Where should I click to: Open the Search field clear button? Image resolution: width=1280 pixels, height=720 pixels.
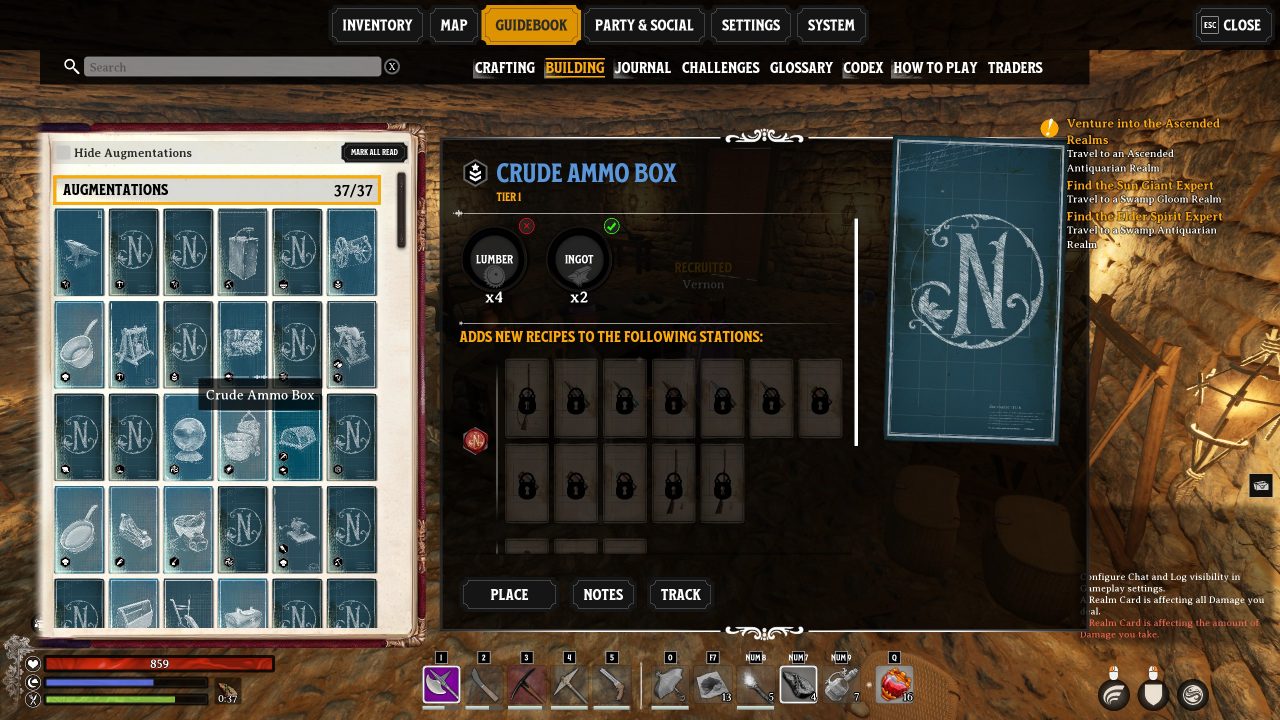tap(392, 66)
